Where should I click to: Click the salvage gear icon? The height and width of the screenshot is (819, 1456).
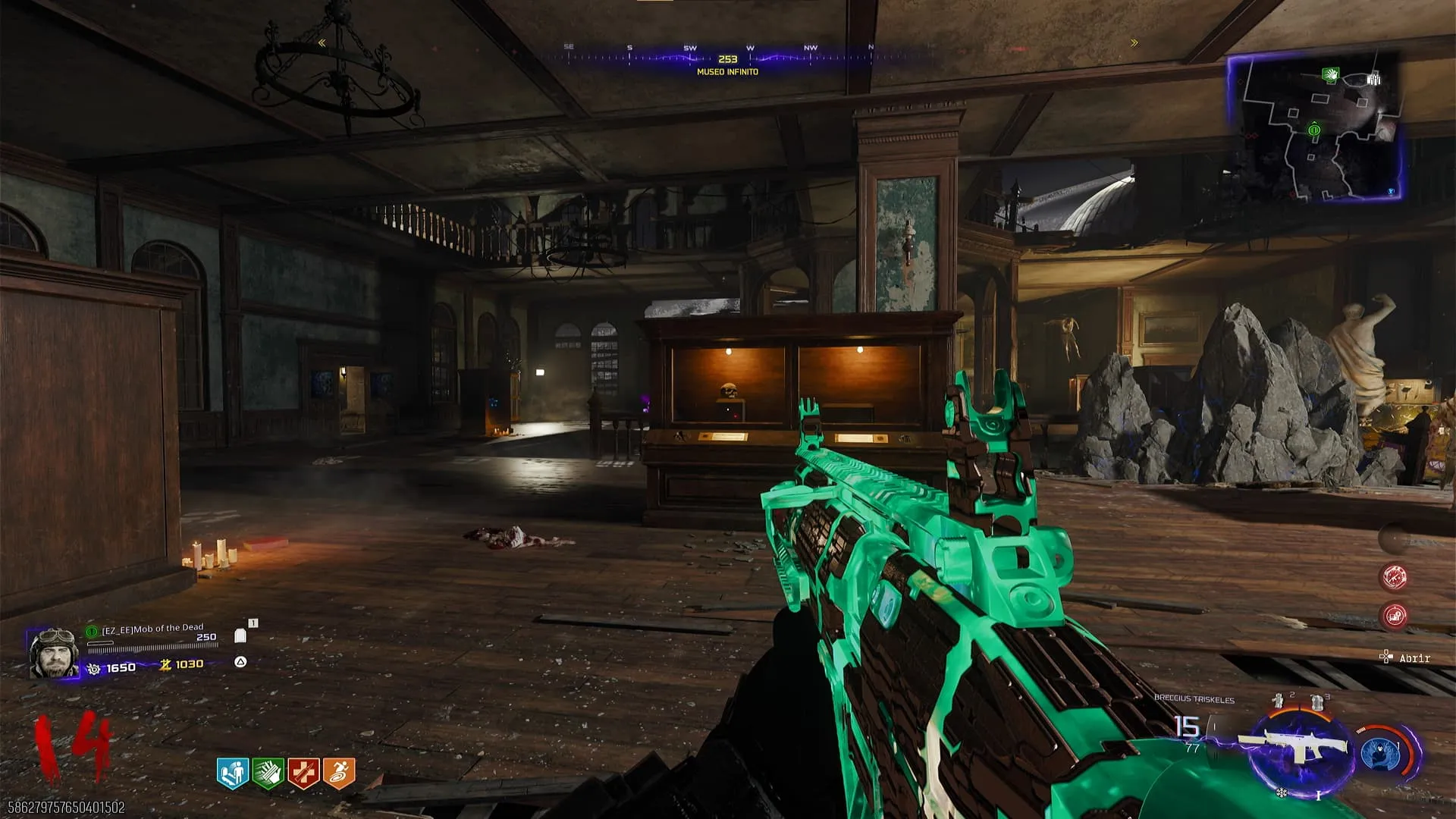click(94, 668)
